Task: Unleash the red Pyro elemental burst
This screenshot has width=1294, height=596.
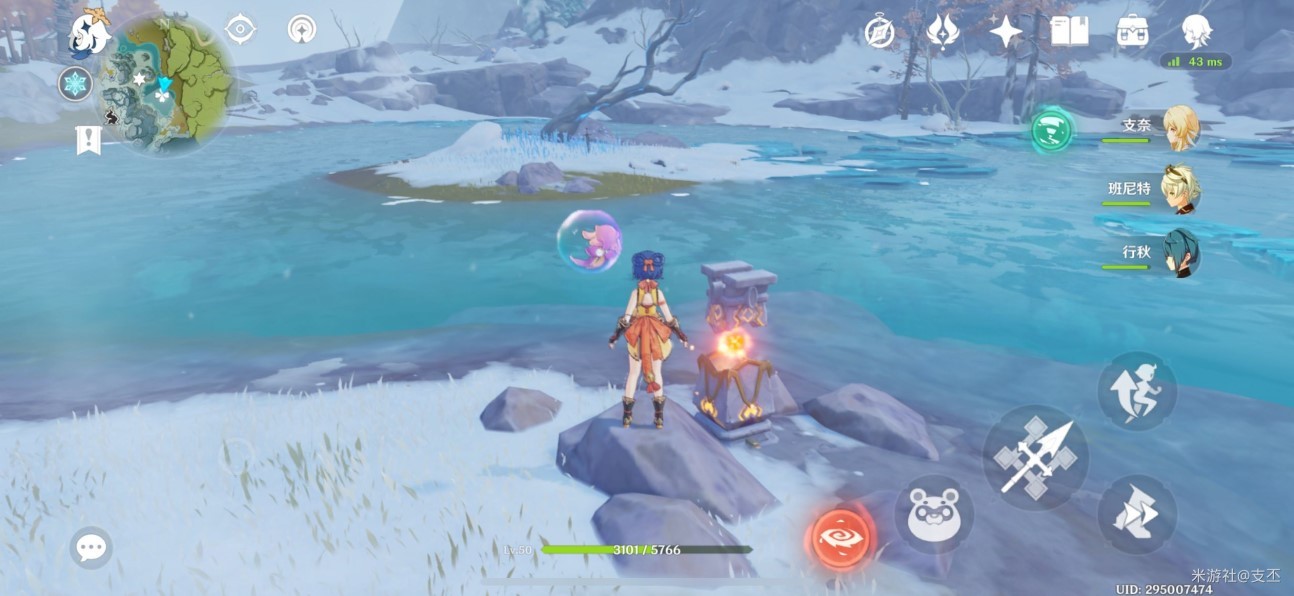Action: [841, 537]
